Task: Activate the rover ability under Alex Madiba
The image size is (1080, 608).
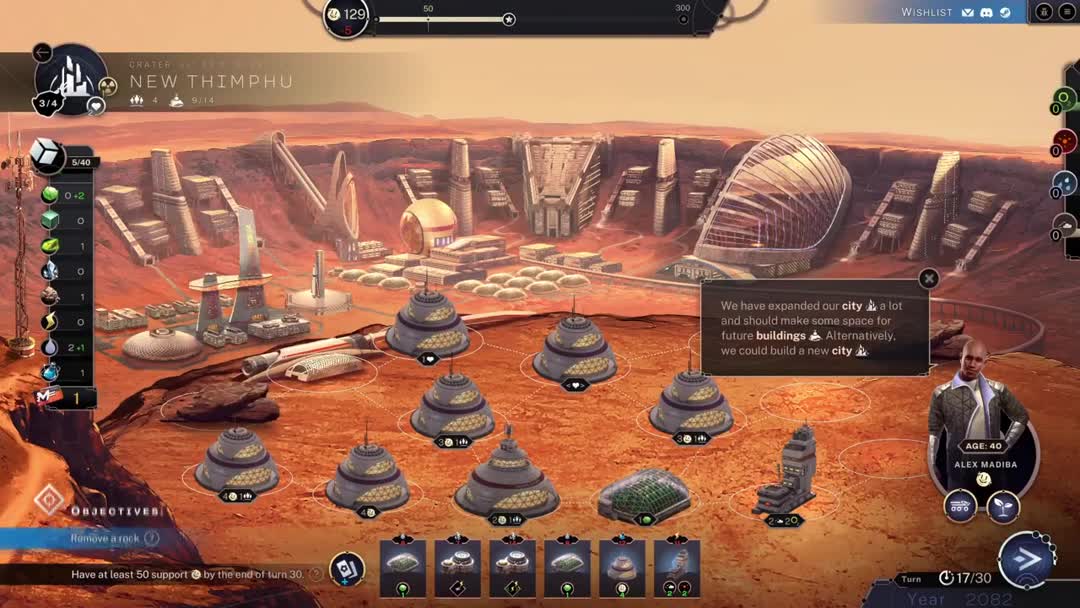Action: pyautogui.click(x=960, y=506)
